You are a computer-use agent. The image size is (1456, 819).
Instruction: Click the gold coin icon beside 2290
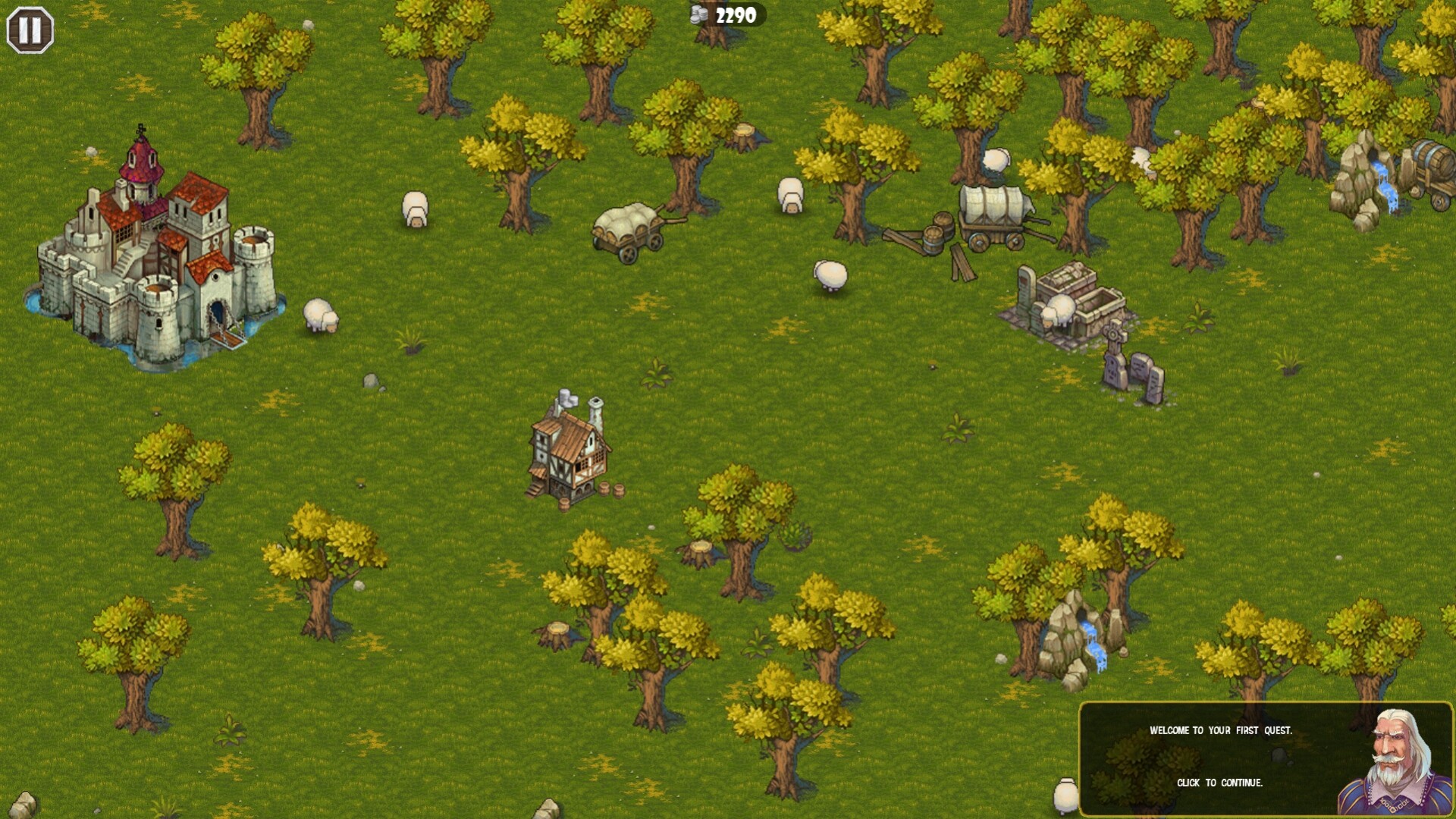point(698,13)
